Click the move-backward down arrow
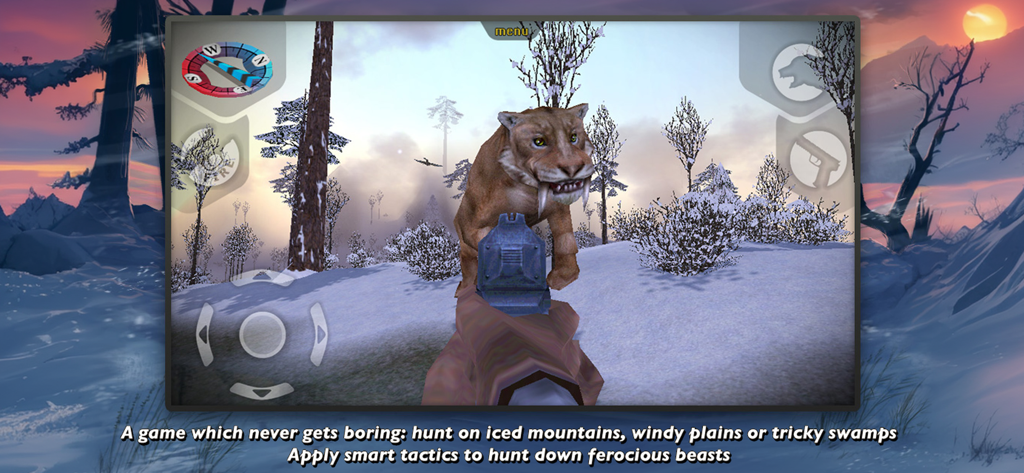Image resolution: width=1024 pixels, height=473 pixels. point(262,389)
